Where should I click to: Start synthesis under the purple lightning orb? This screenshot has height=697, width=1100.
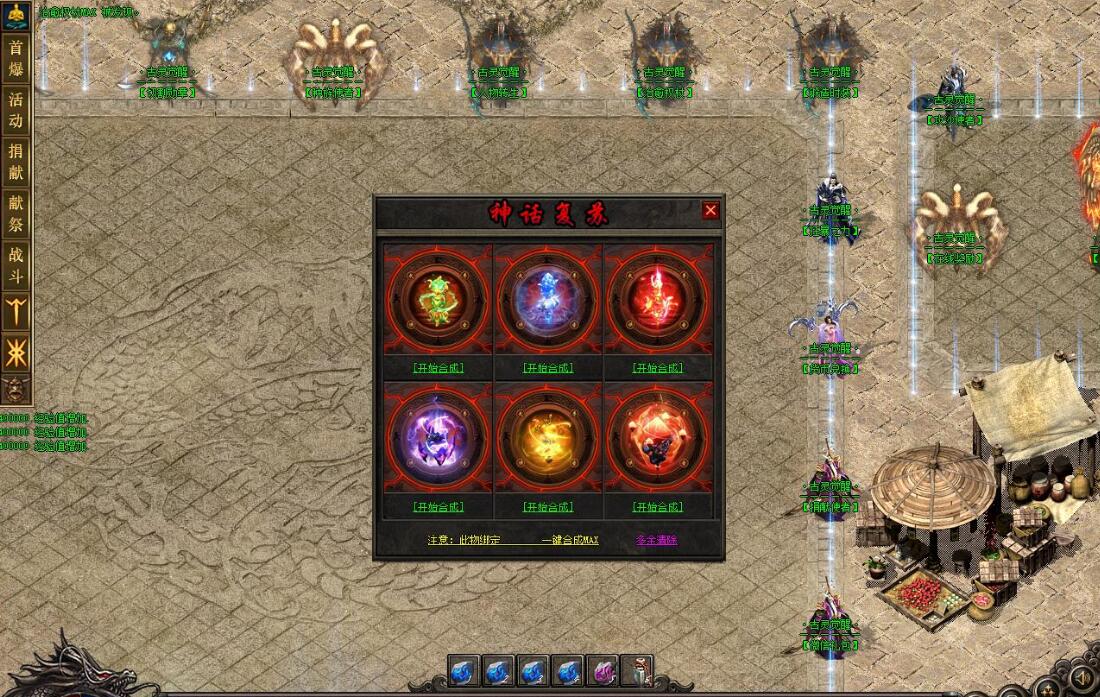(438, 507)
